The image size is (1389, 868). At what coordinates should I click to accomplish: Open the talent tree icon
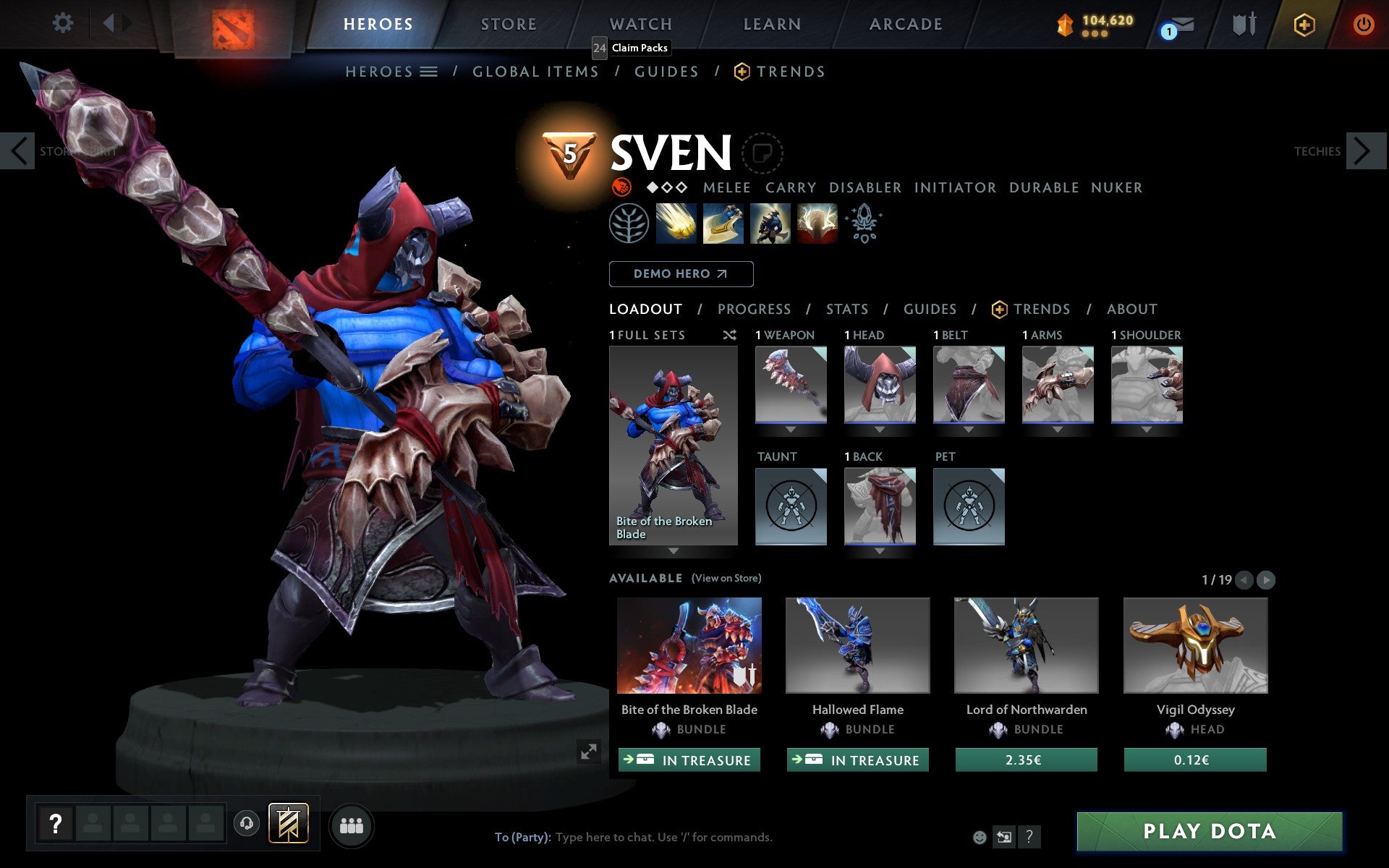630,224
